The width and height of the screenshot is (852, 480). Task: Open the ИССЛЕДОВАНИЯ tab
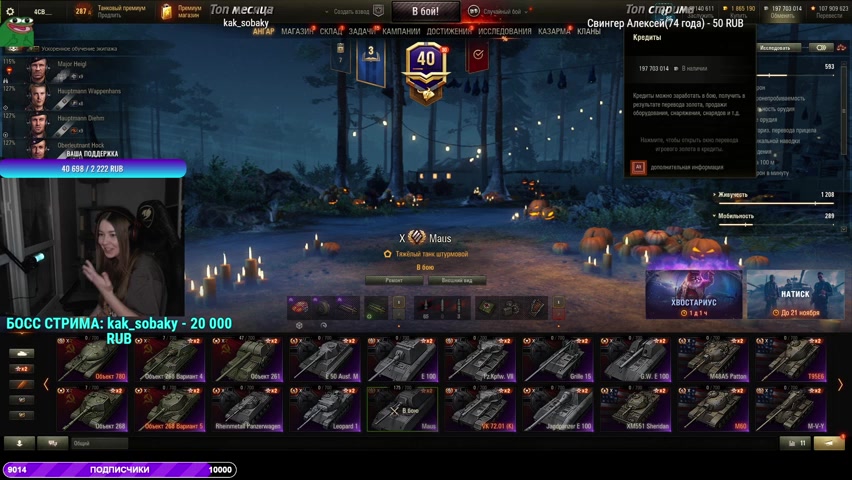[505, 31]
